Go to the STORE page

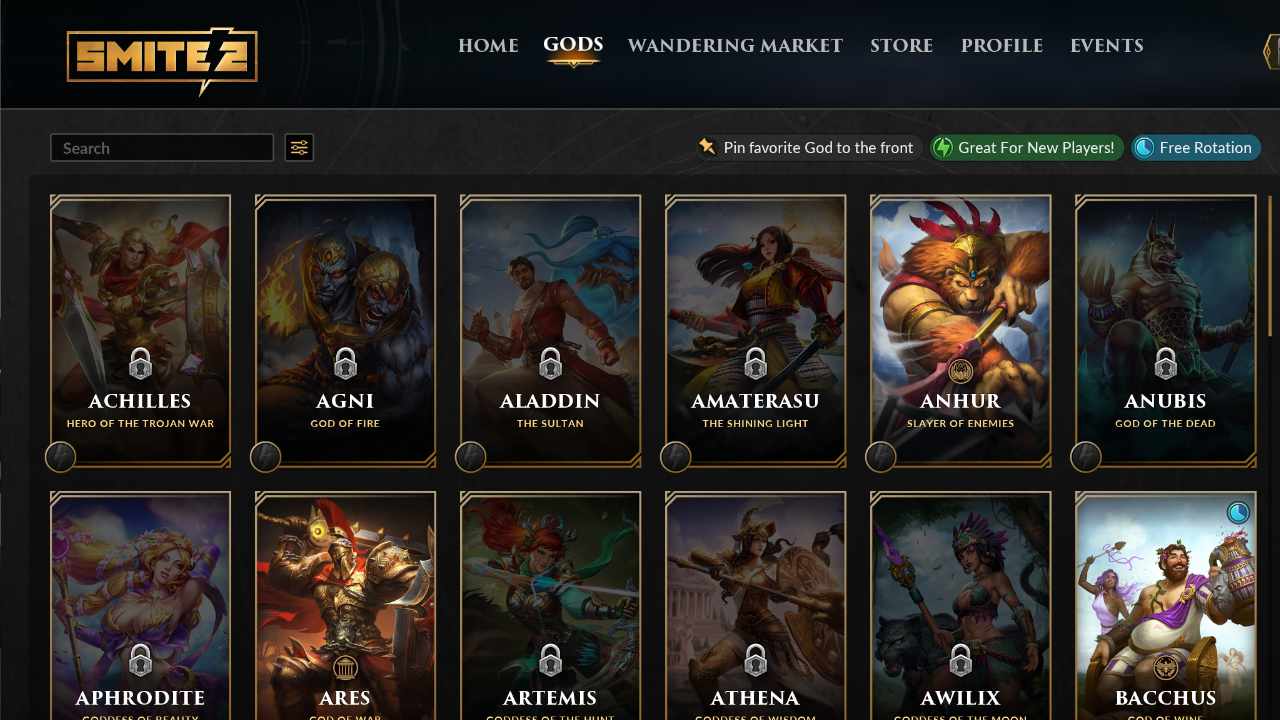901,45
